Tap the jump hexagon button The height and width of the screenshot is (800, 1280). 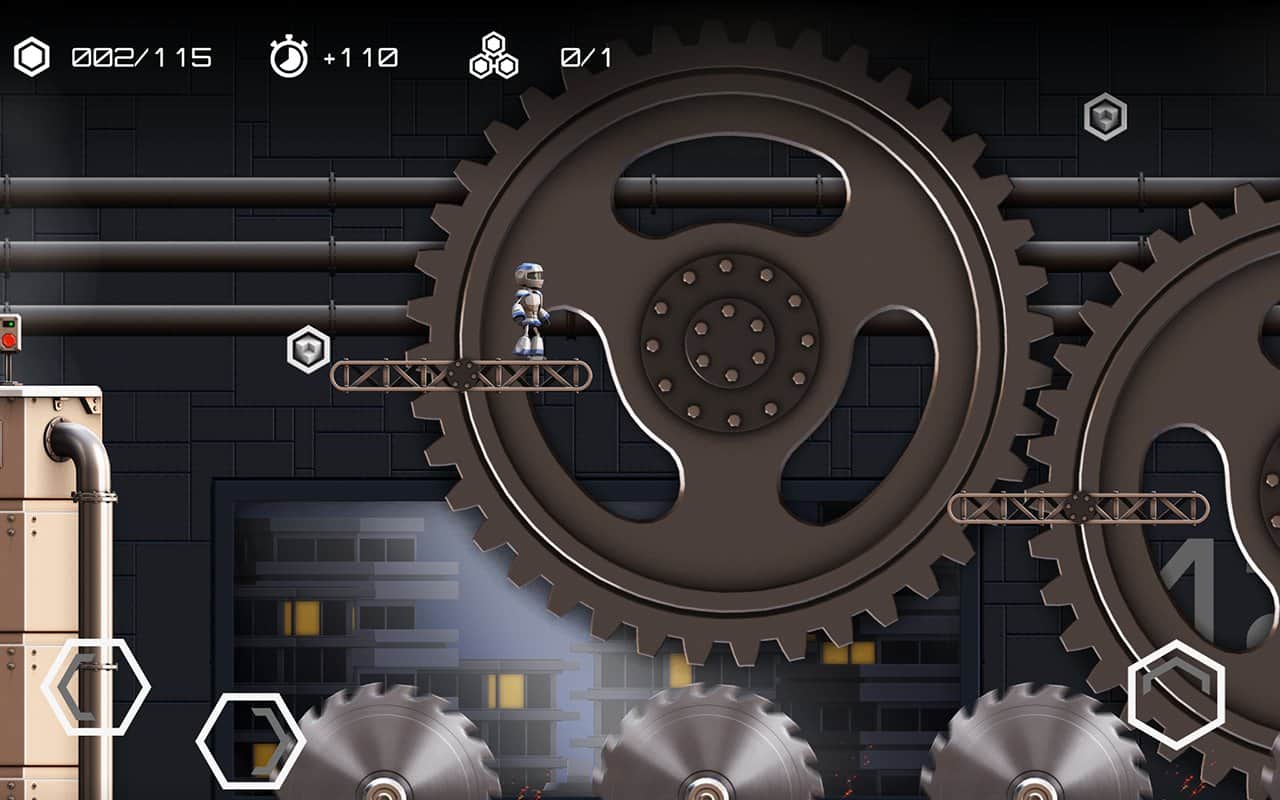1176,694
